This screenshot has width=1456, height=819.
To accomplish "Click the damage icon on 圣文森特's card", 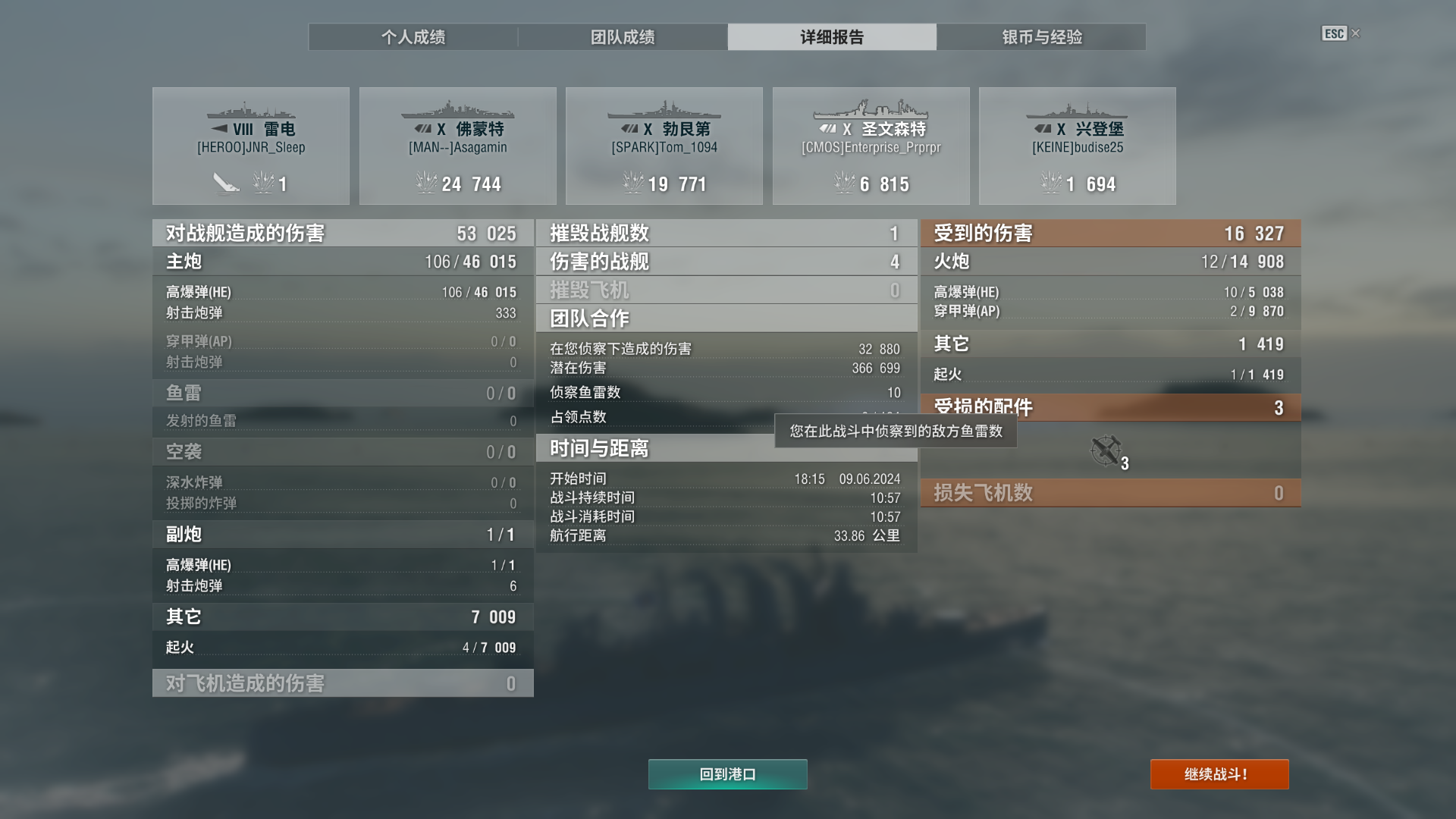I will tap(844, 182).
